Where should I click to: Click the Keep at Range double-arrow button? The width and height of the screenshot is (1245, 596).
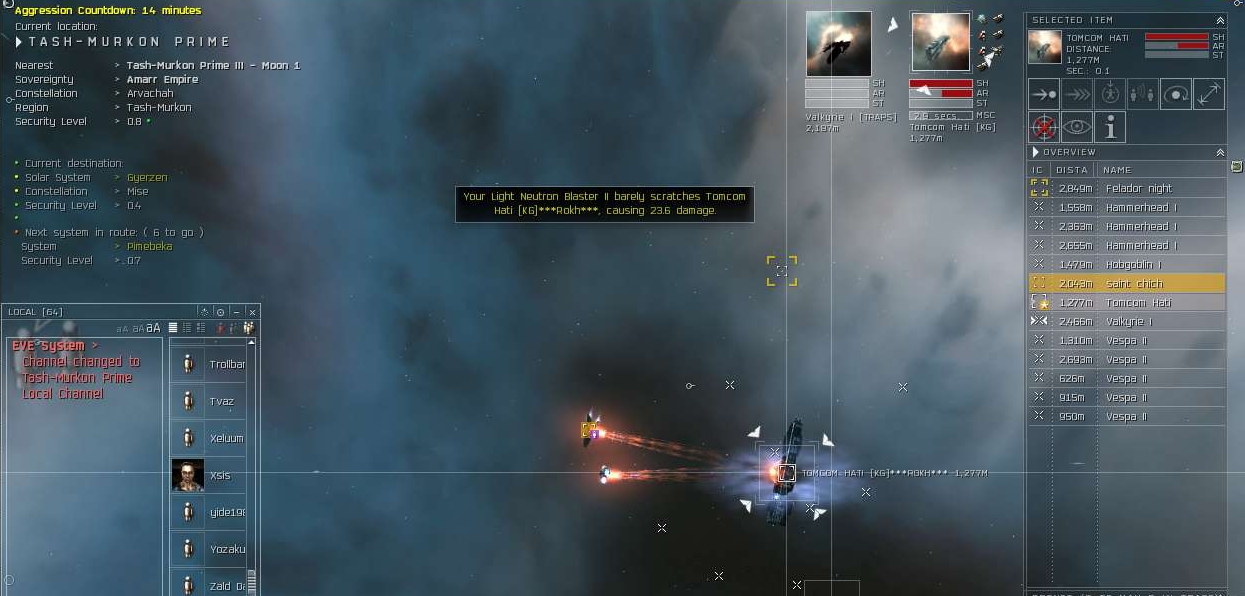coord(1209,94)
